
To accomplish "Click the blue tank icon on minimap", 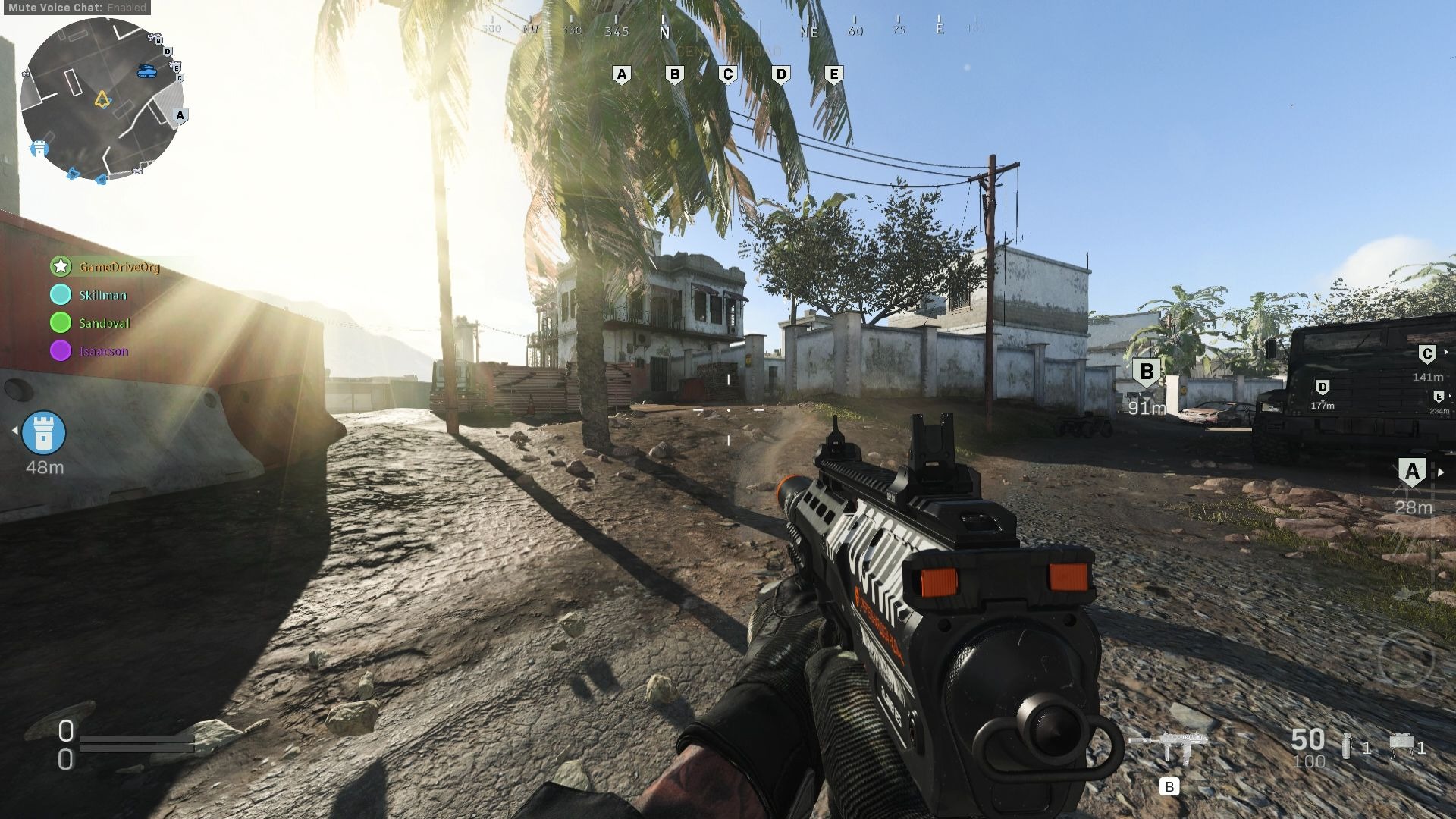I will click(147, 71).
